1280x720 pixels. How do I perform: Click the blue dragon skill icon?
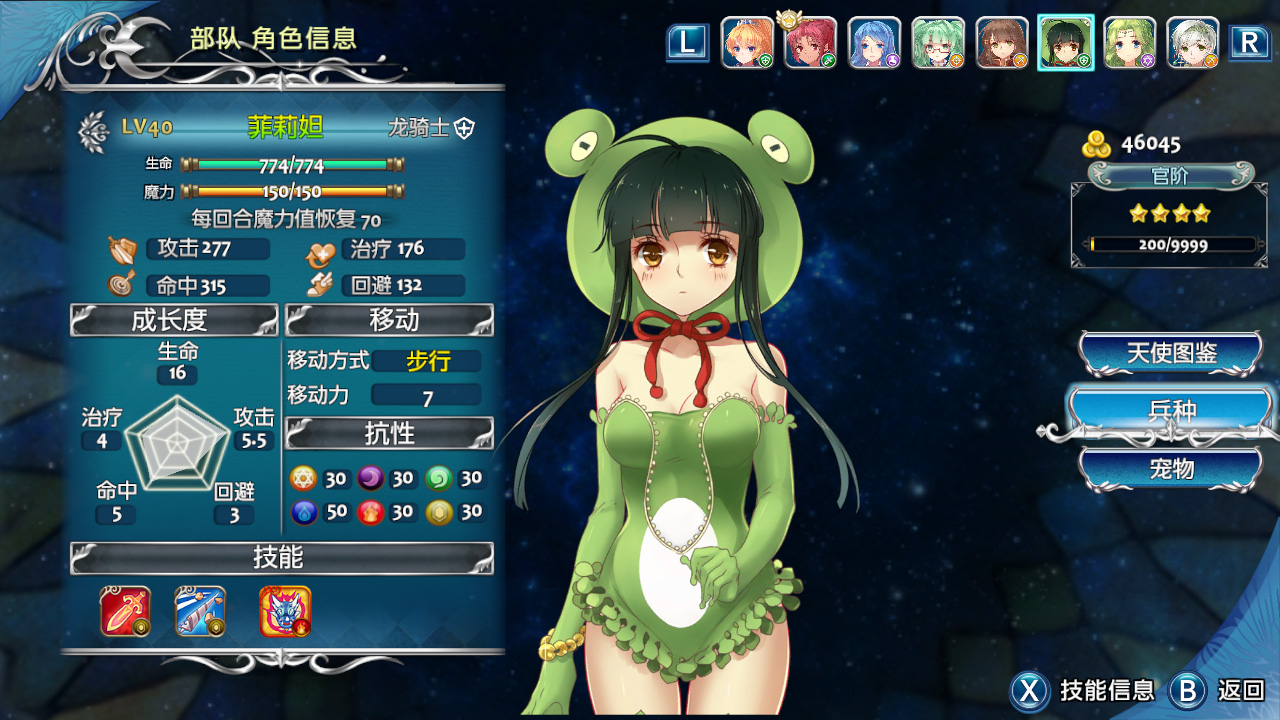point(285,611)
